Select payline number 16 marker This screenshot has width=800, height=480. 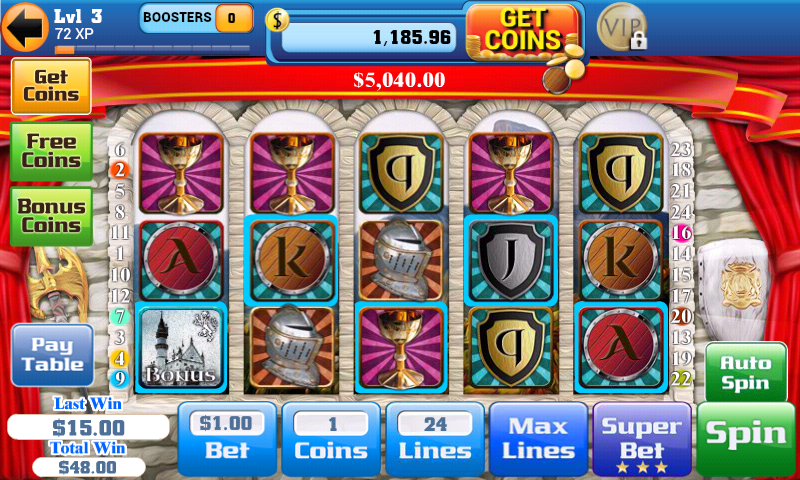click(683, 233)
